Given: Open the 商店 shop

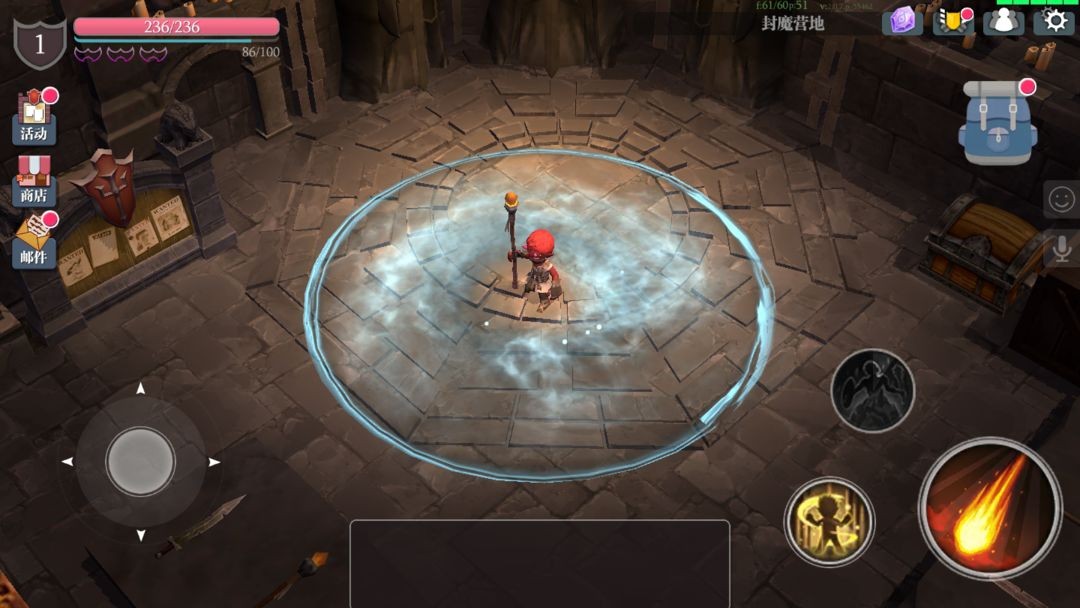Looking at the screenshot, I should [35, 180].
